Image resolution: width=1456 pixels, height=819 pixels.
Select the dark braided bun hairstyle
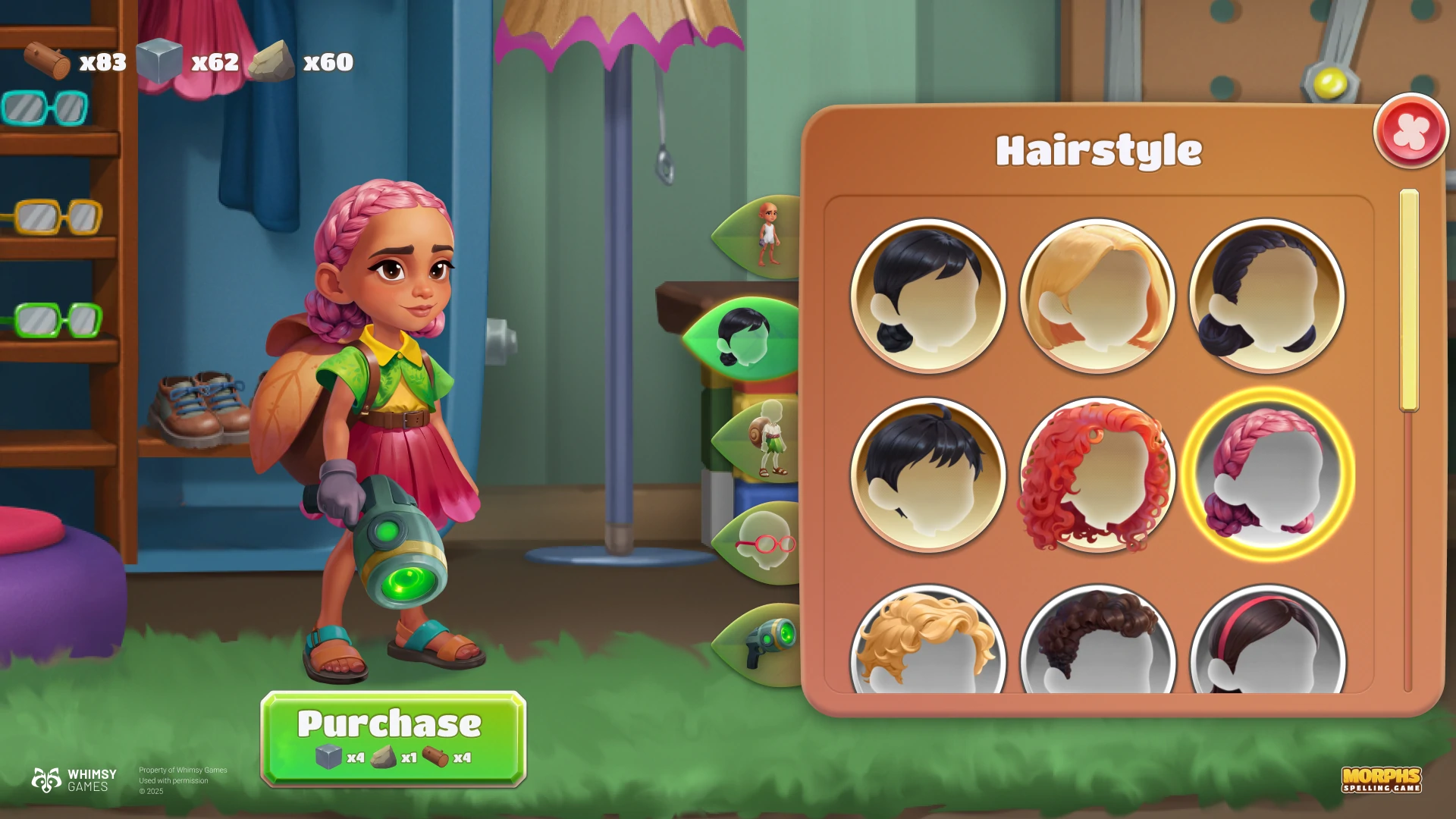tap(1267, 296)
